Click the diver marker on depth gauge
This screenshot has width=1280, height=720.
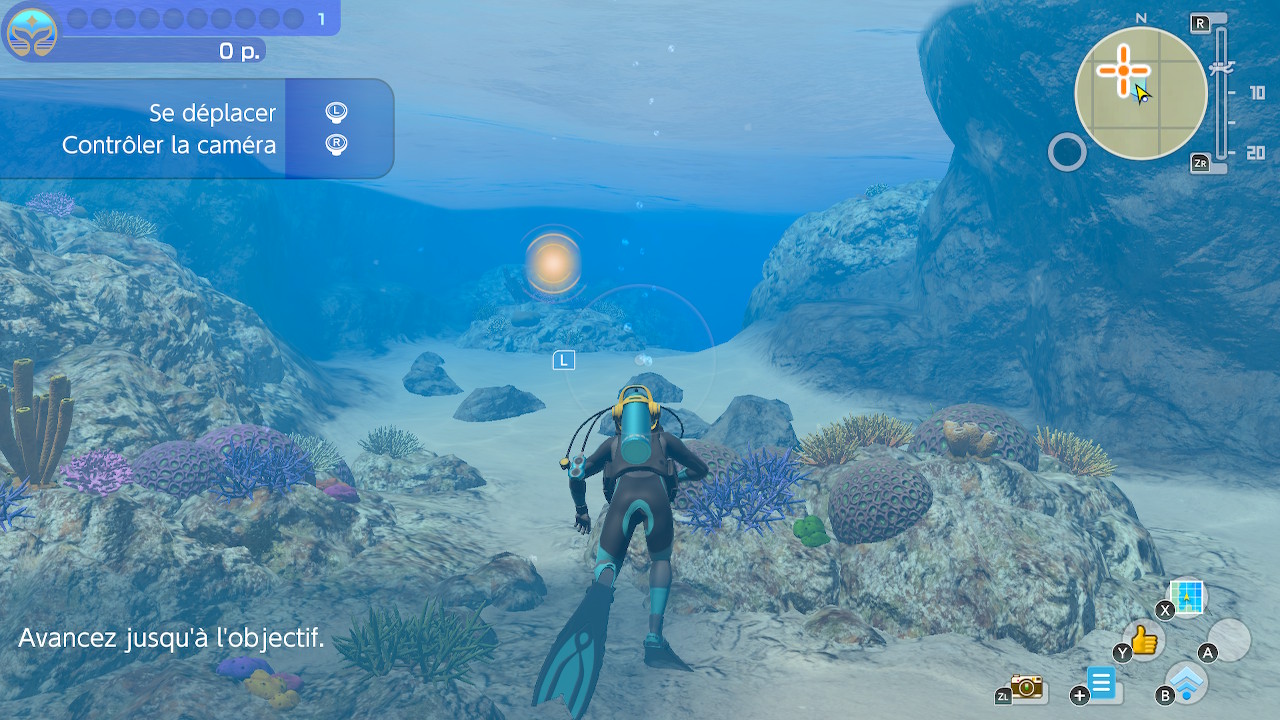point(1221,69)
